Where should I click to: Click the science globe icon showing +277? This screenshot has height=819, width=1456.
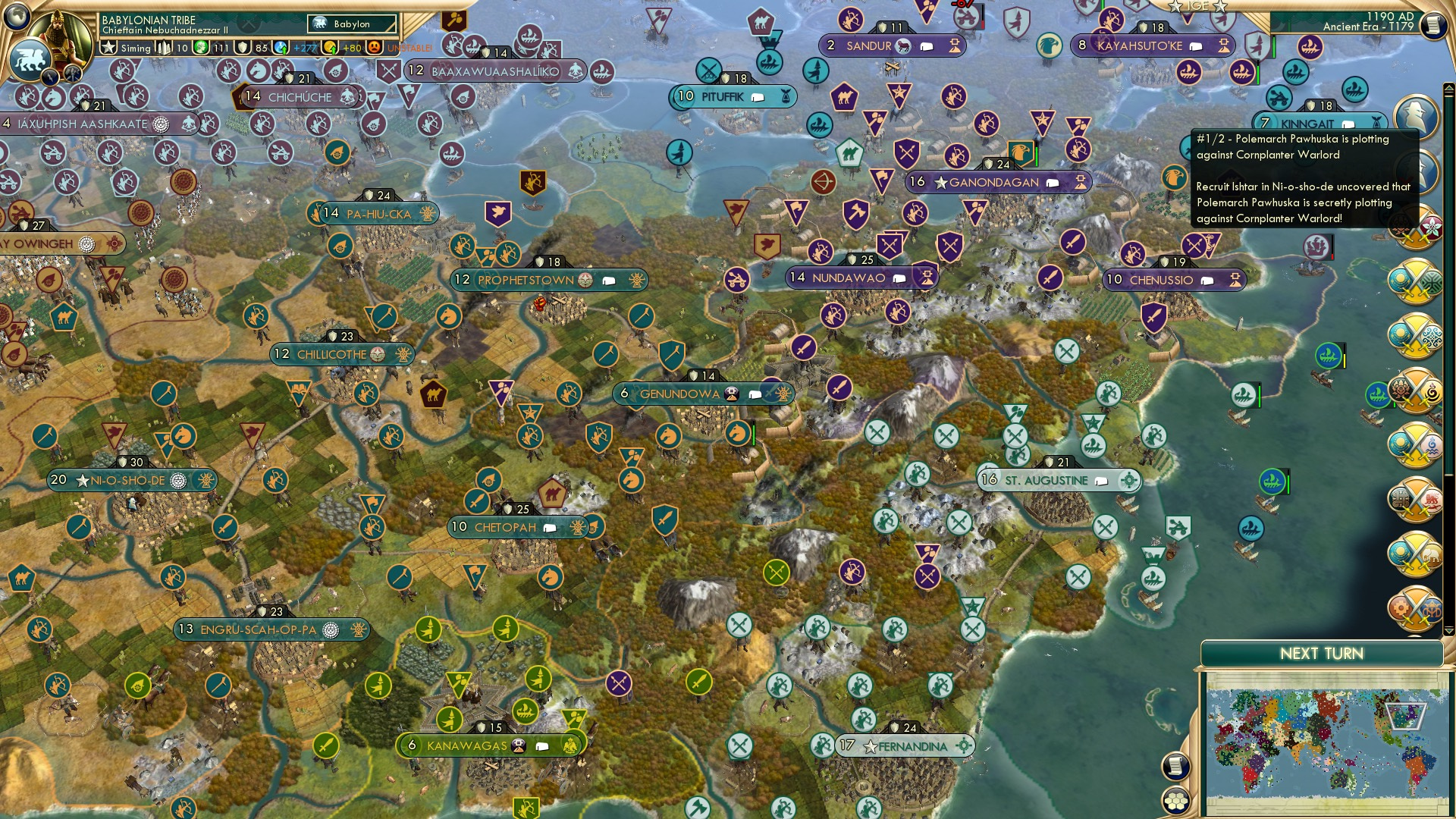point(280,47)
